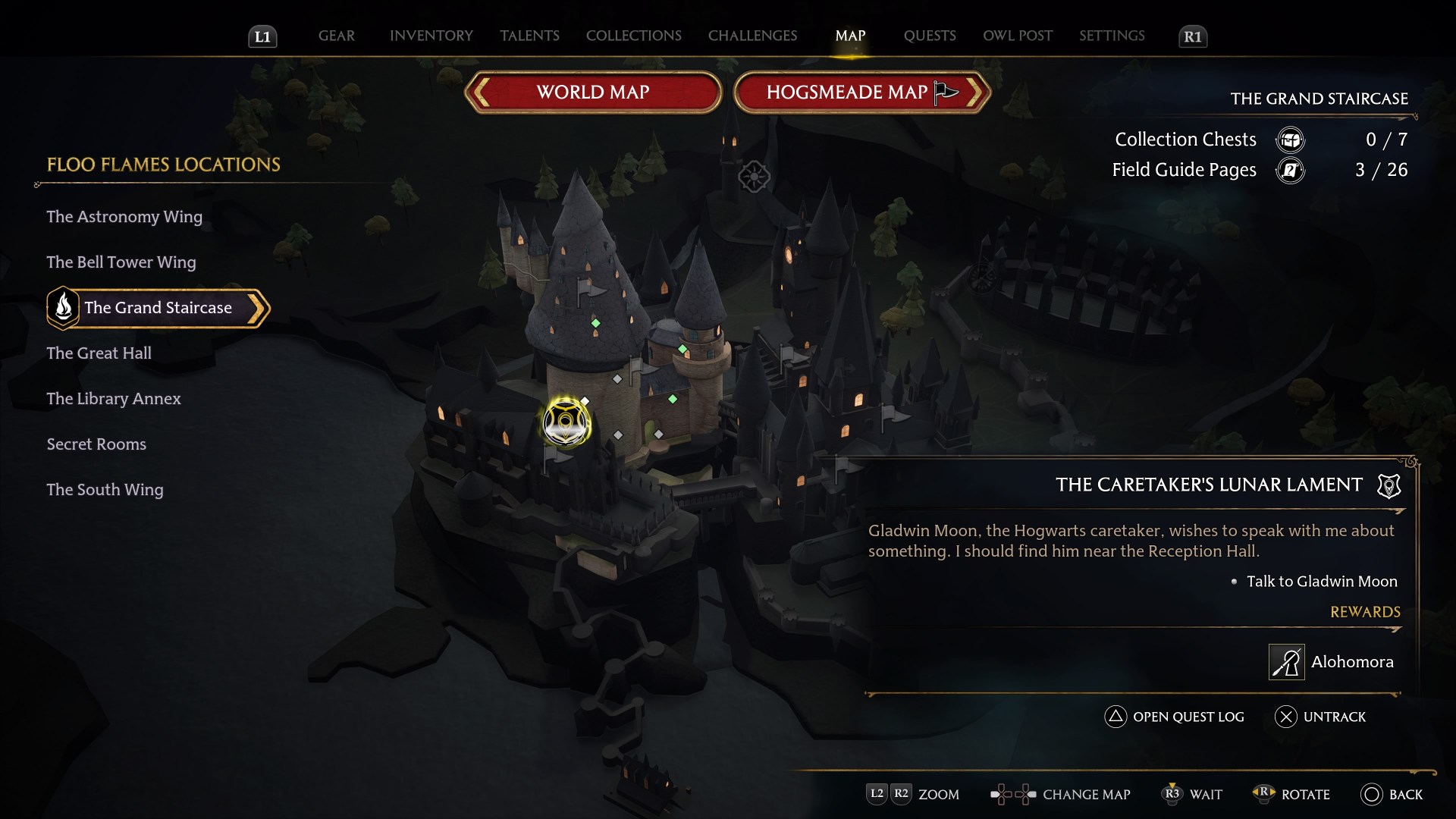Expand the Hogsmeade Map with right chevron
Viewport: 1456px width, 819px height.
click(976, 93)
